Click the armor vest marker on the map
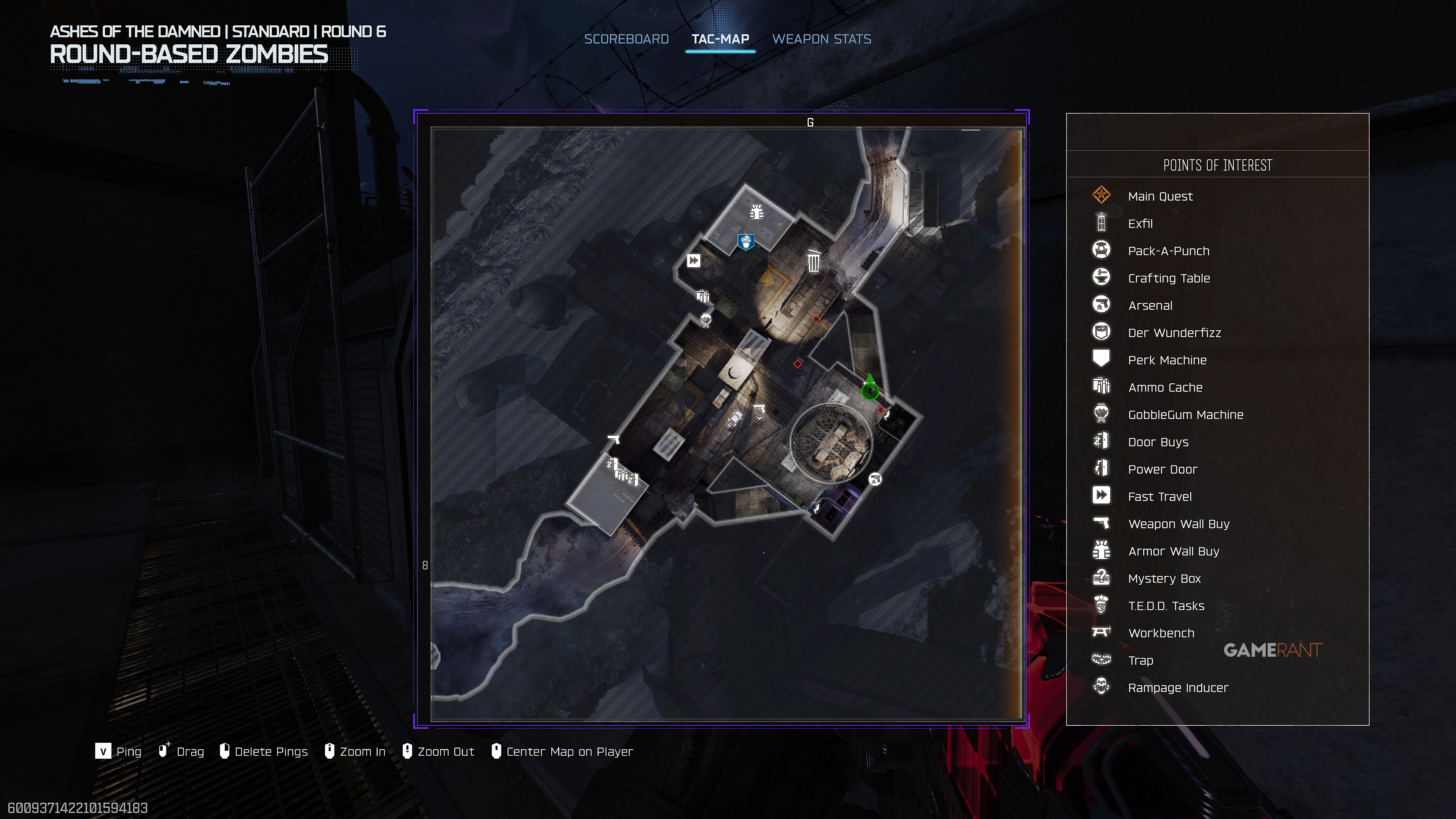The width and height of the screenshot is (1456, 819). (757, 212)
